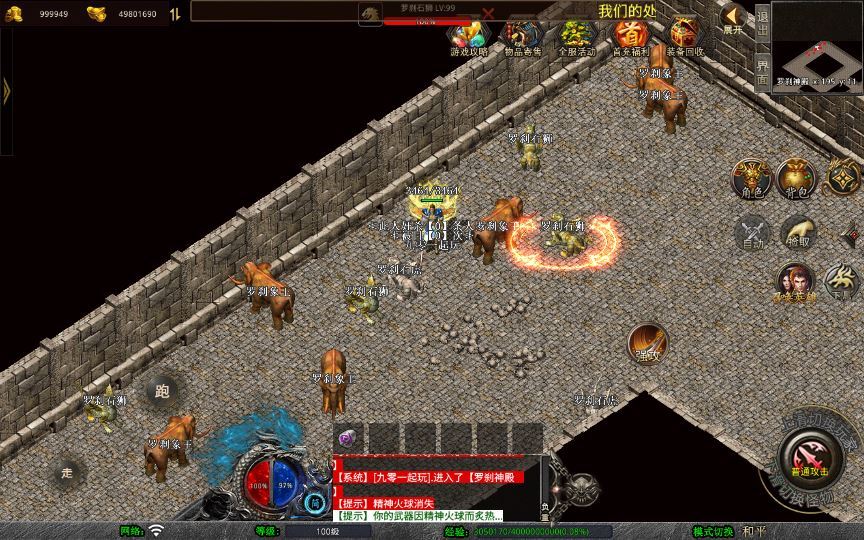Show the 全服活动 server events
The height and width of the screenshot is (540, 864).
tap(576, 37)
